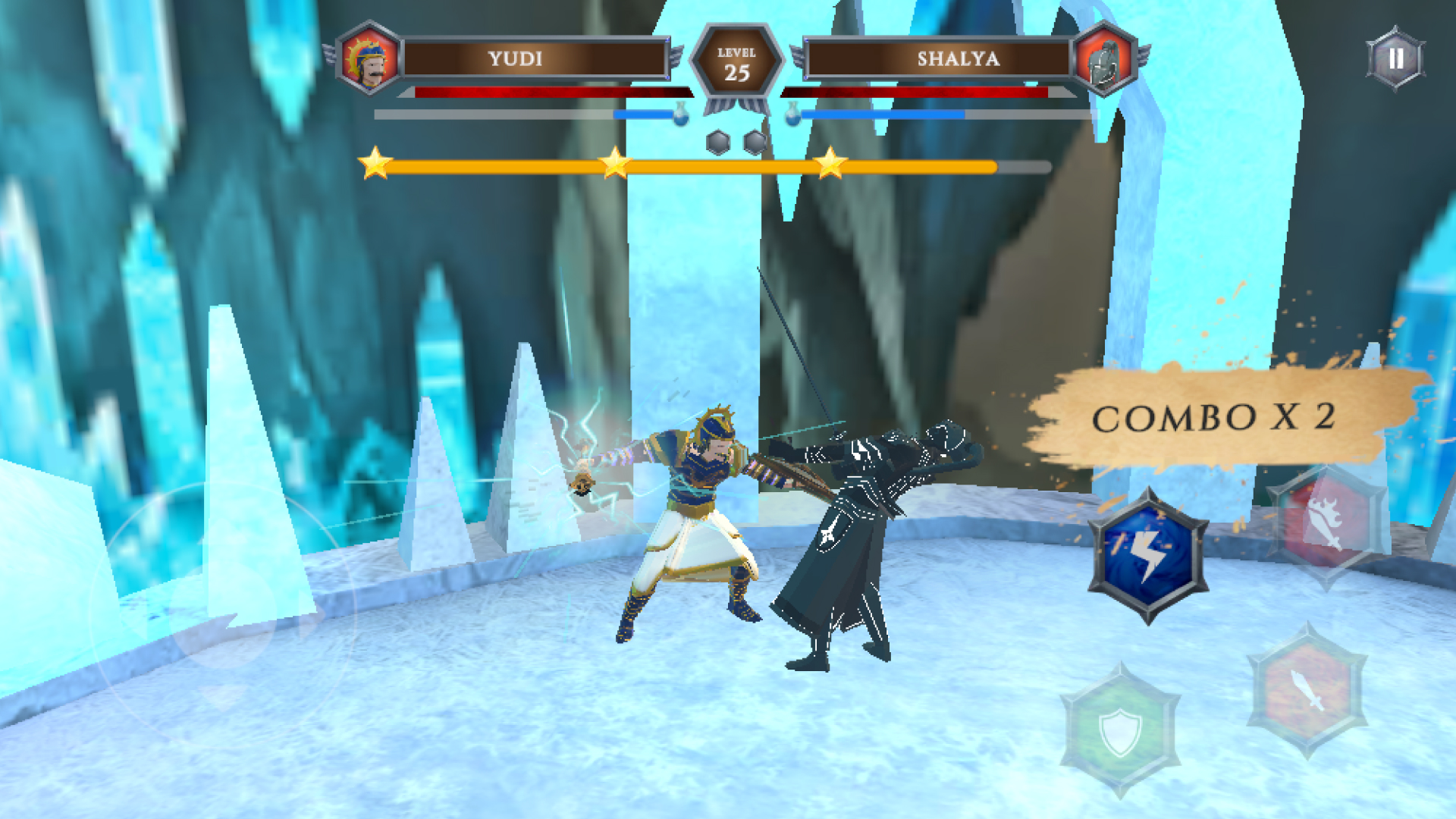Tap the virtual movement joystick
The width and height of the screenshot is (1456, 819).
[x=223, y=614]
